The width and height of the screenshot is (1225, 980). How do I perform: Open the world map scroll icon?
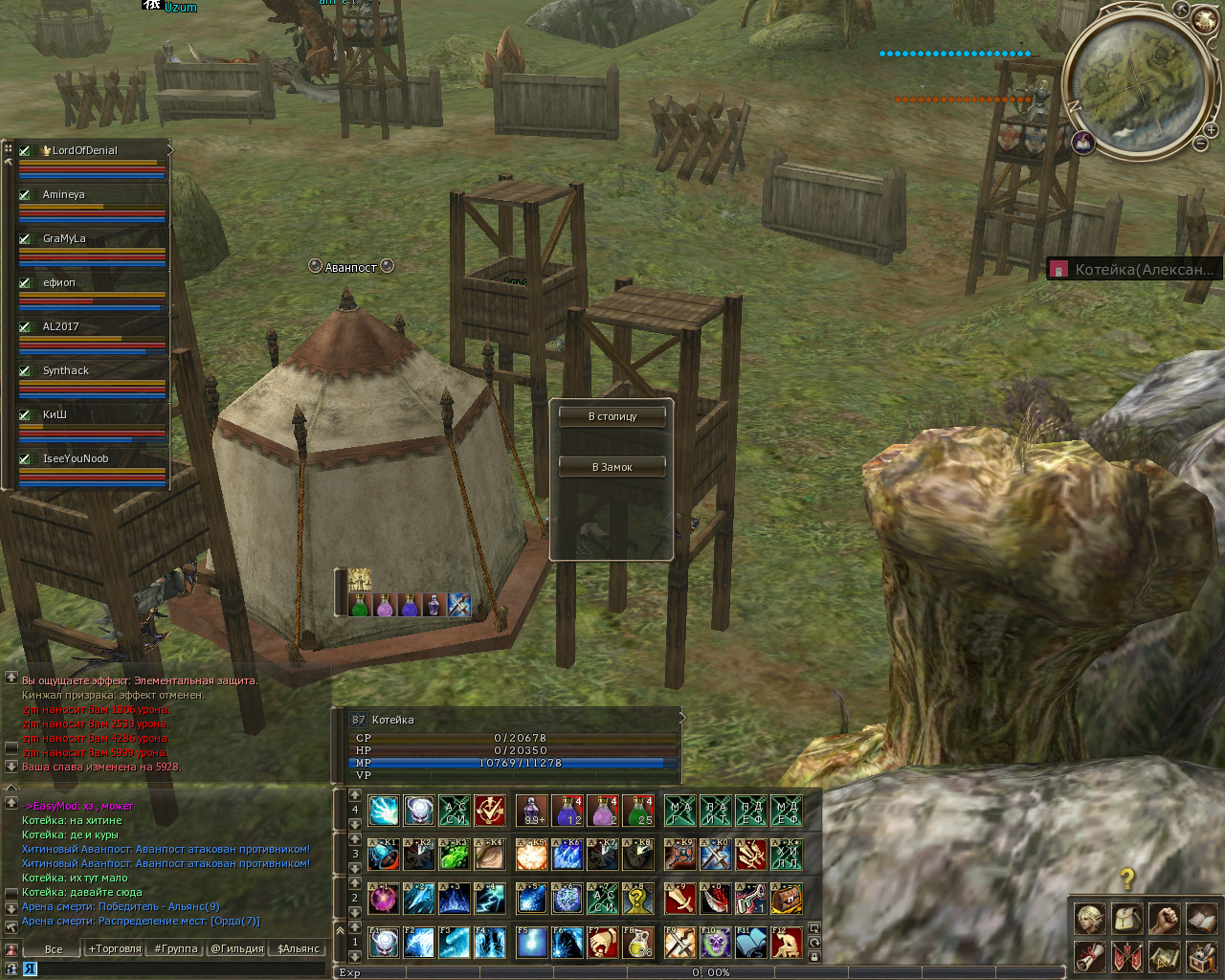[1164, 956]
